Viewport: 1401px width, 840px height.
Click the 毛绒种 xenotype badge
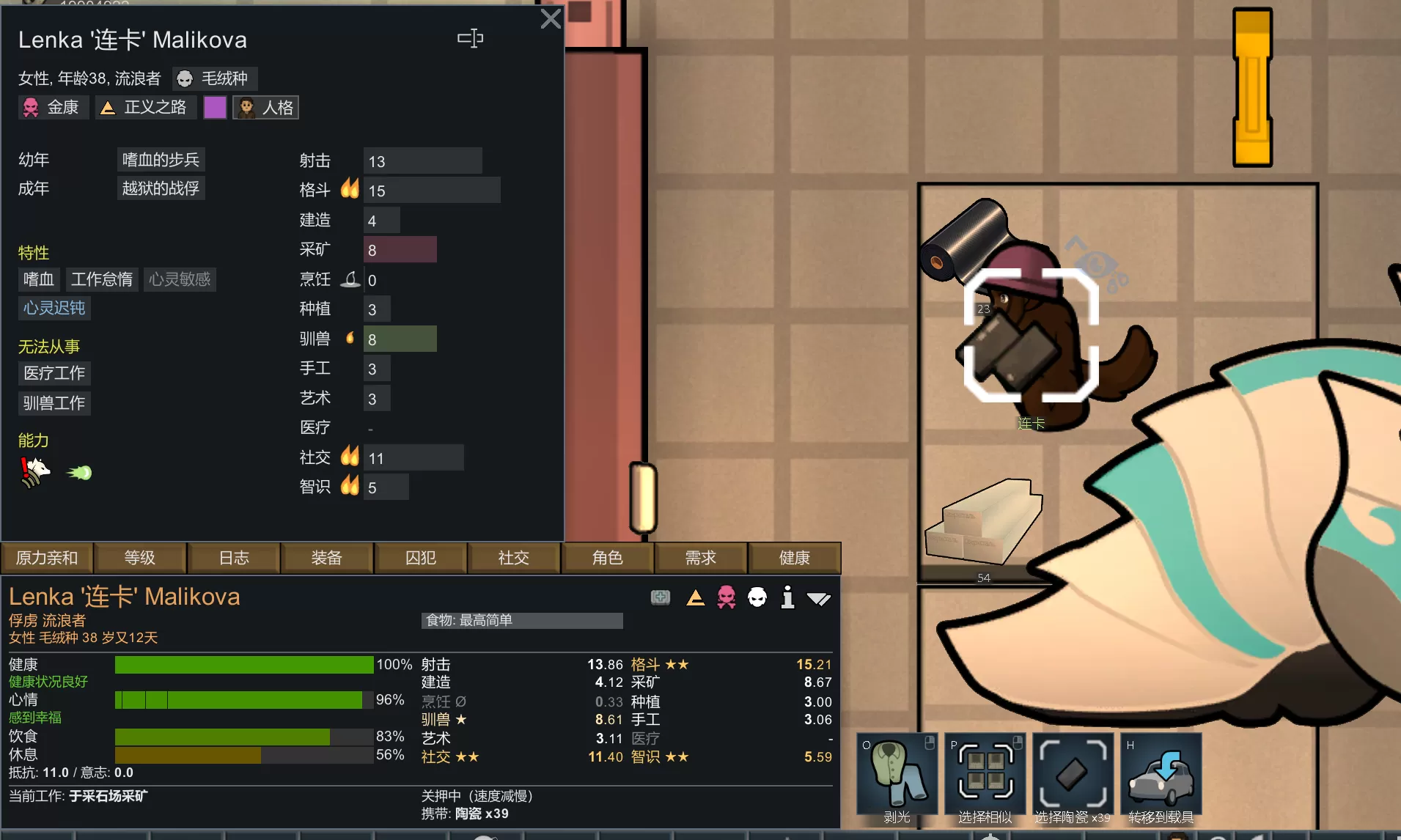point(215,78)
